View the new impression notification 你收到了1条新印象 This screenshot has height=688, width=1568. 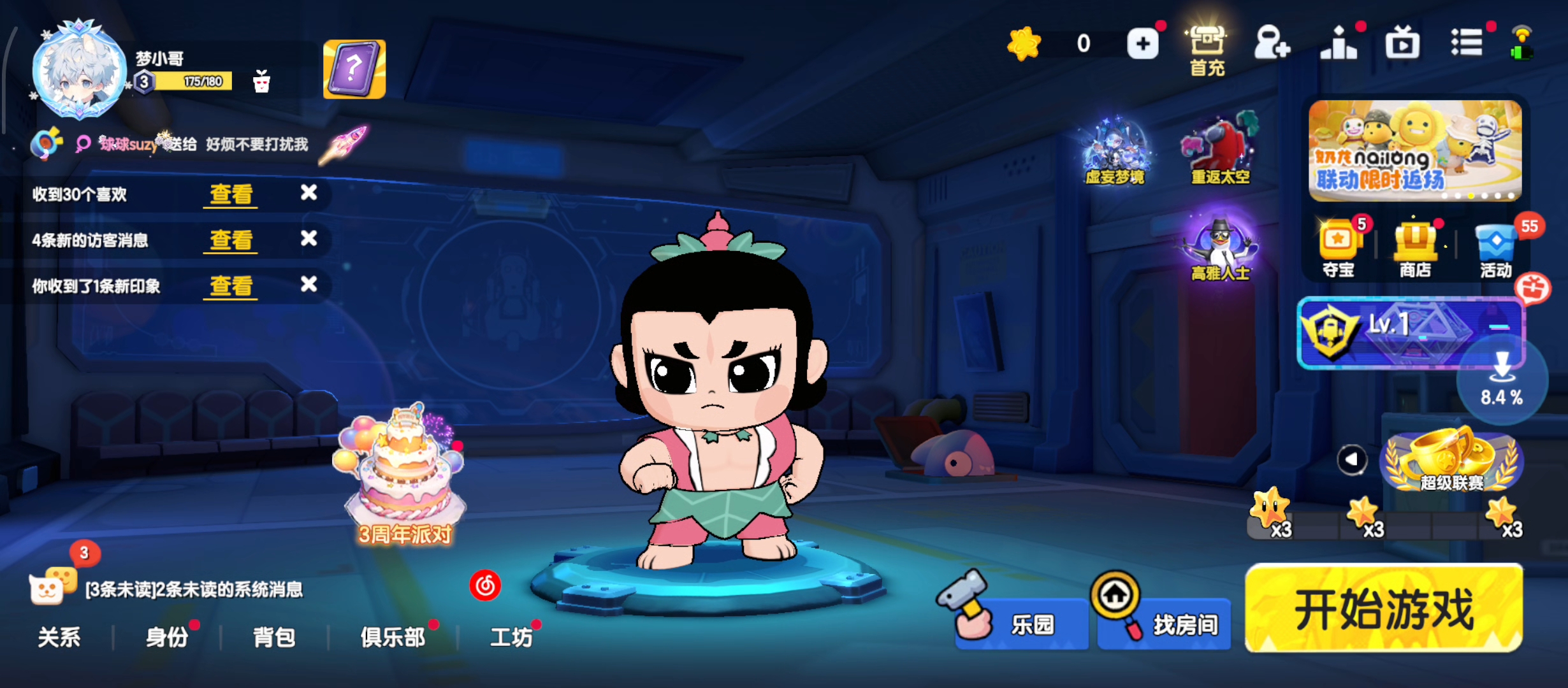coord(231,286)
